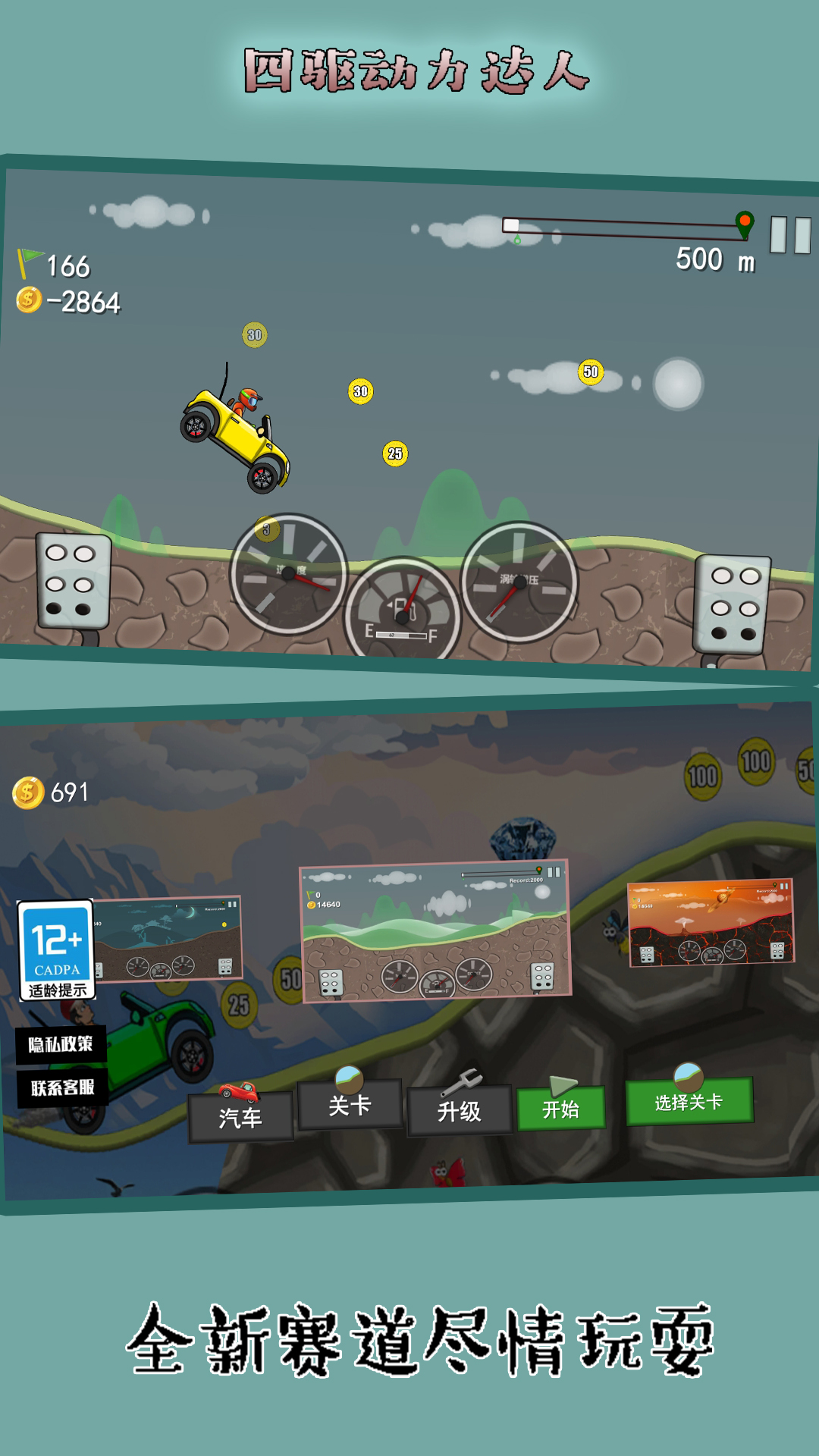Start the race with 开始
This screenshot has width=819, height=1456.
pos(560,1109)
